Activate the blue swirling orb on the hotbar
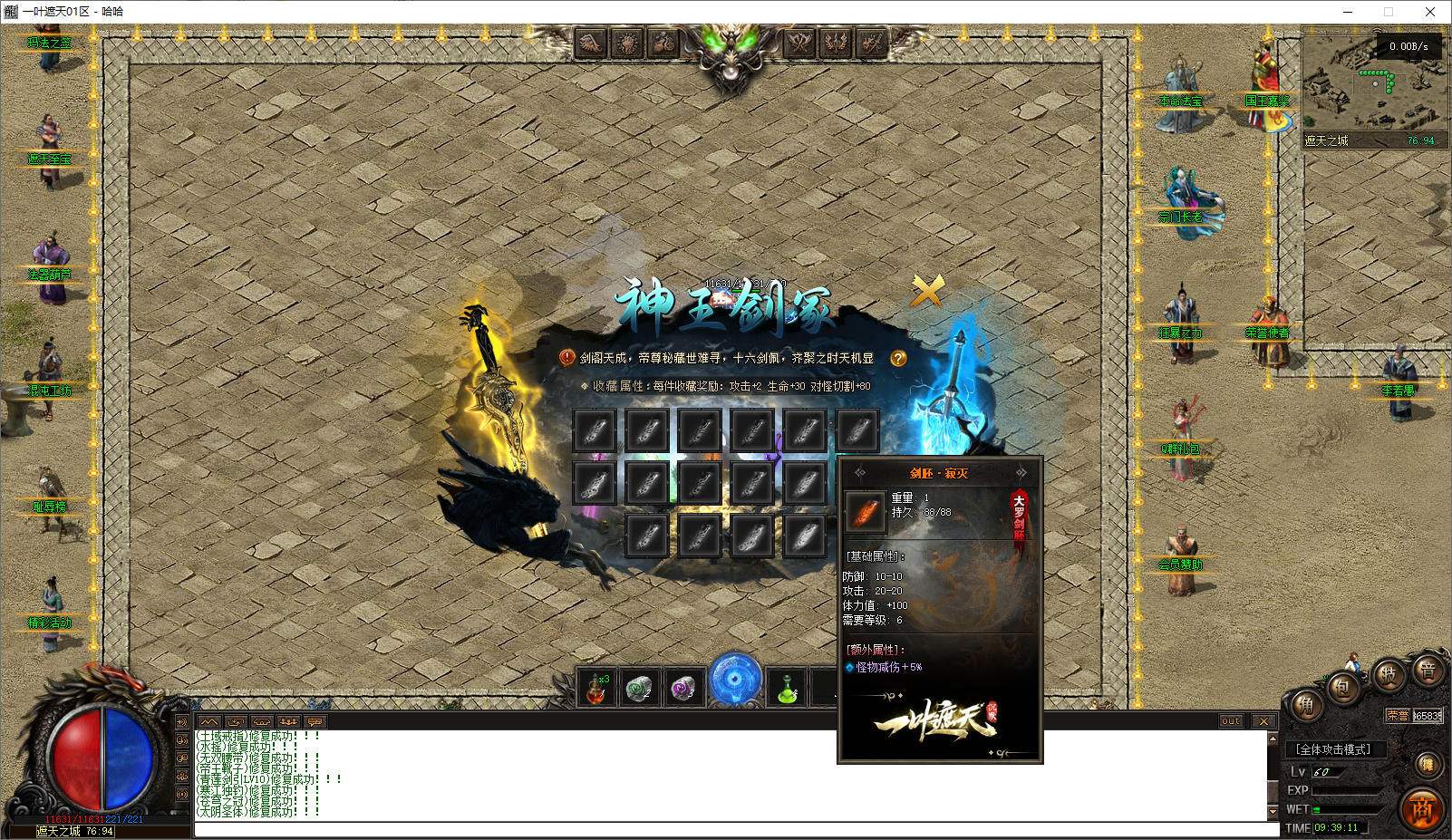This screenshot has height=840, width=1452. tap(735, 680)
